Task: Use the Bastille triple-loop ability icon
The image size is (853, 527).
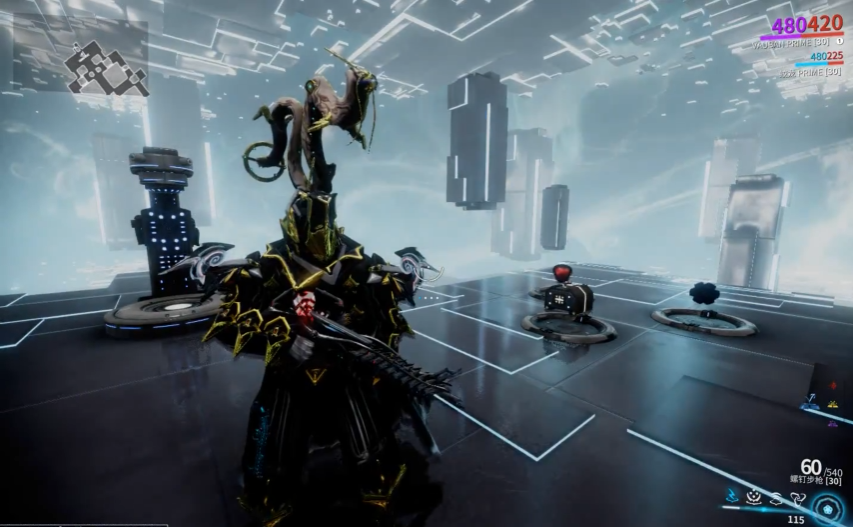Action: (x=795, y=496)
